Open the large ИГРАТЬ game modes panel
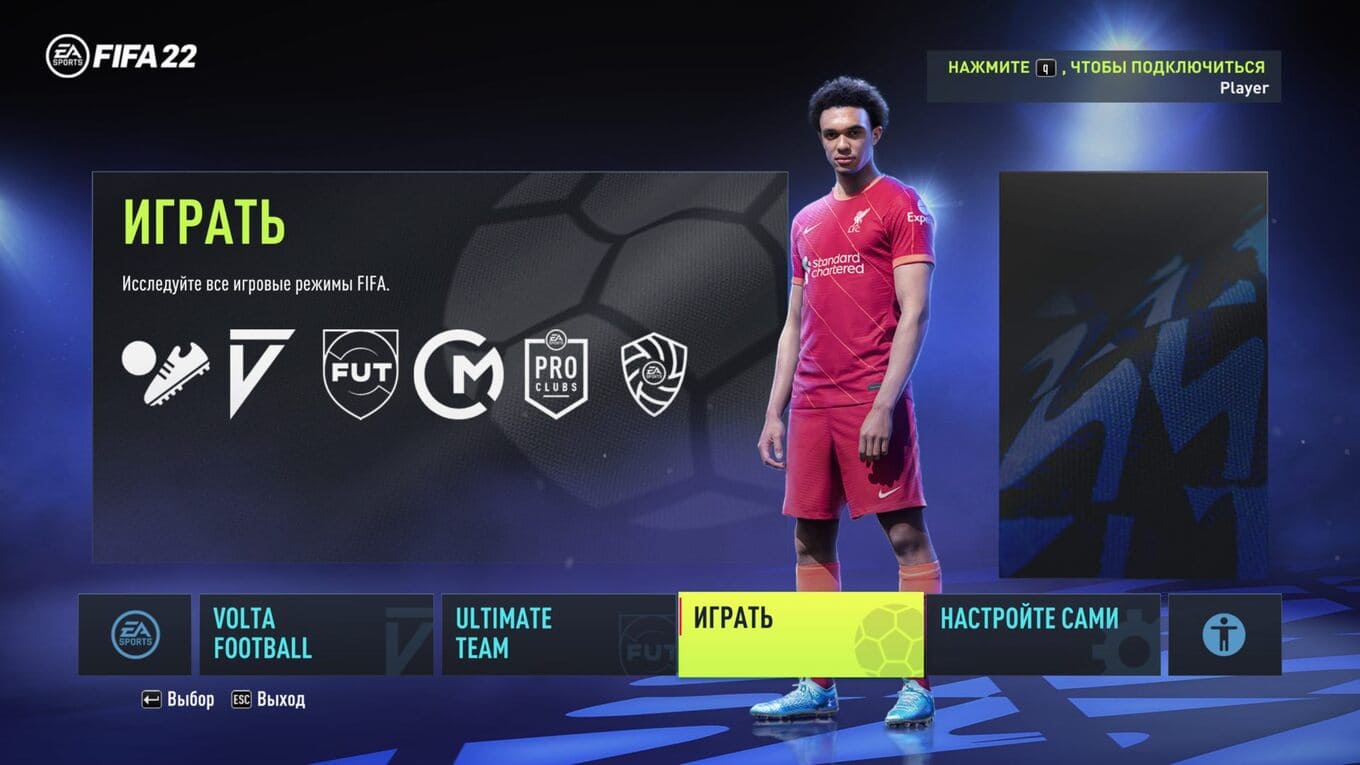This screenshot has width=1360, height=765. (x=440, y=366)
